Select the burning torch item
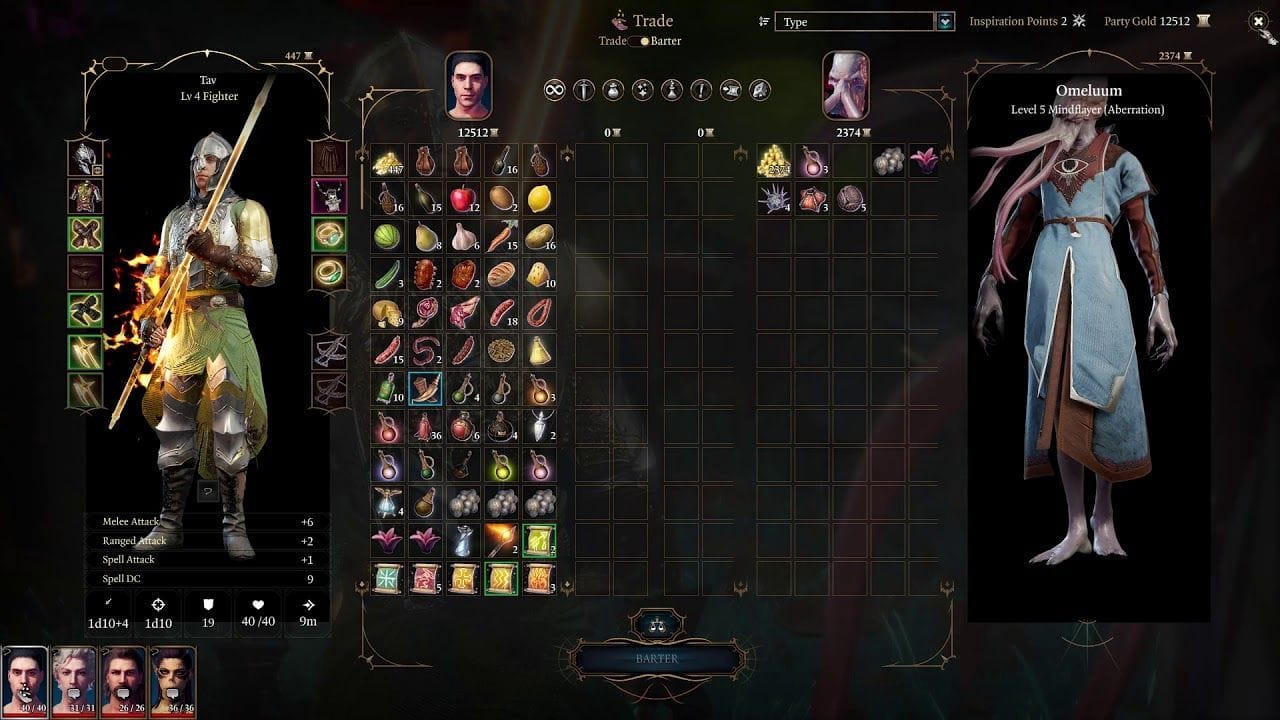Image resolution: width=1280 pixels, height=720 pixels. coord(501,540)
